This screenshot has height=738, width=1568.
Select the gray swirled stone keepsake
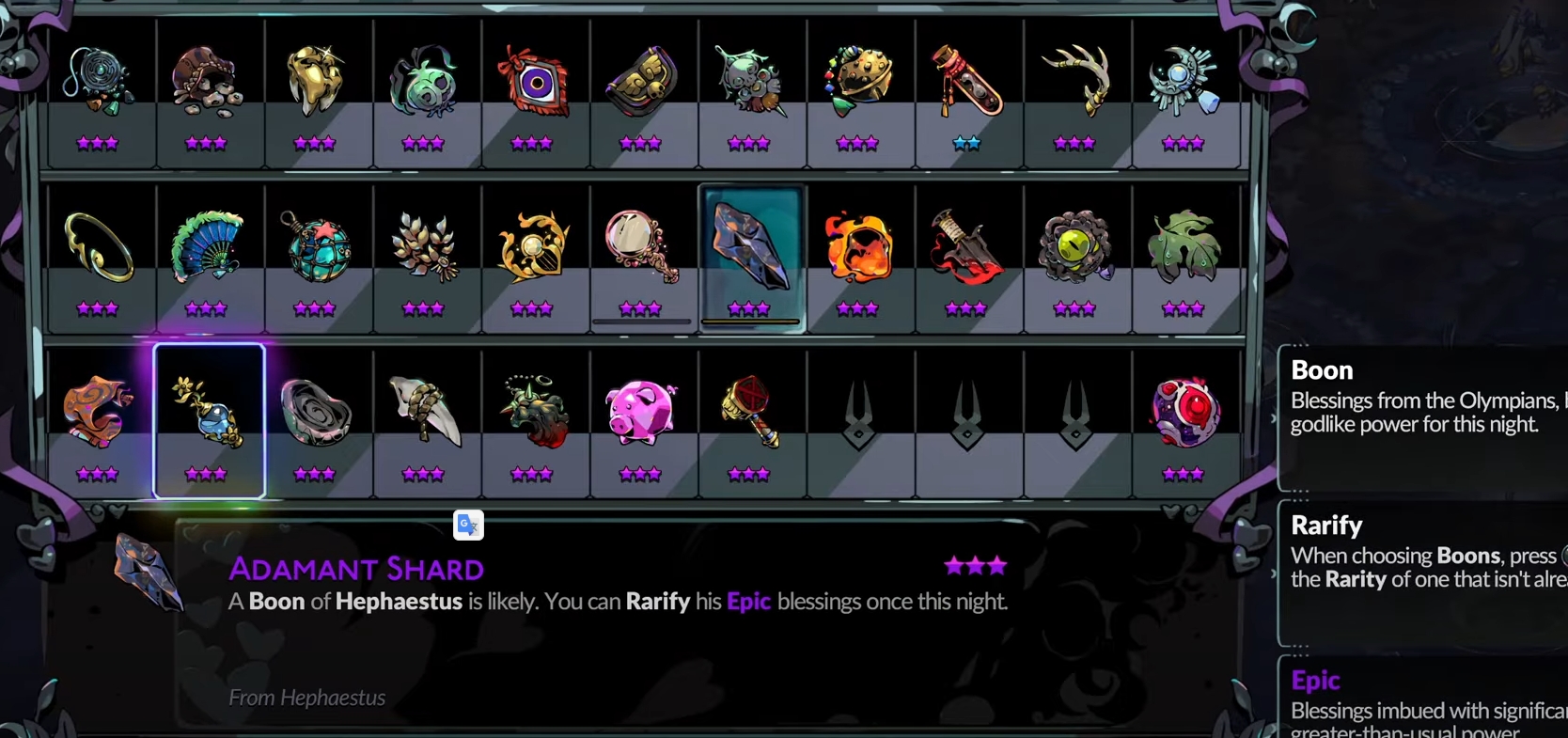[316, 414]
